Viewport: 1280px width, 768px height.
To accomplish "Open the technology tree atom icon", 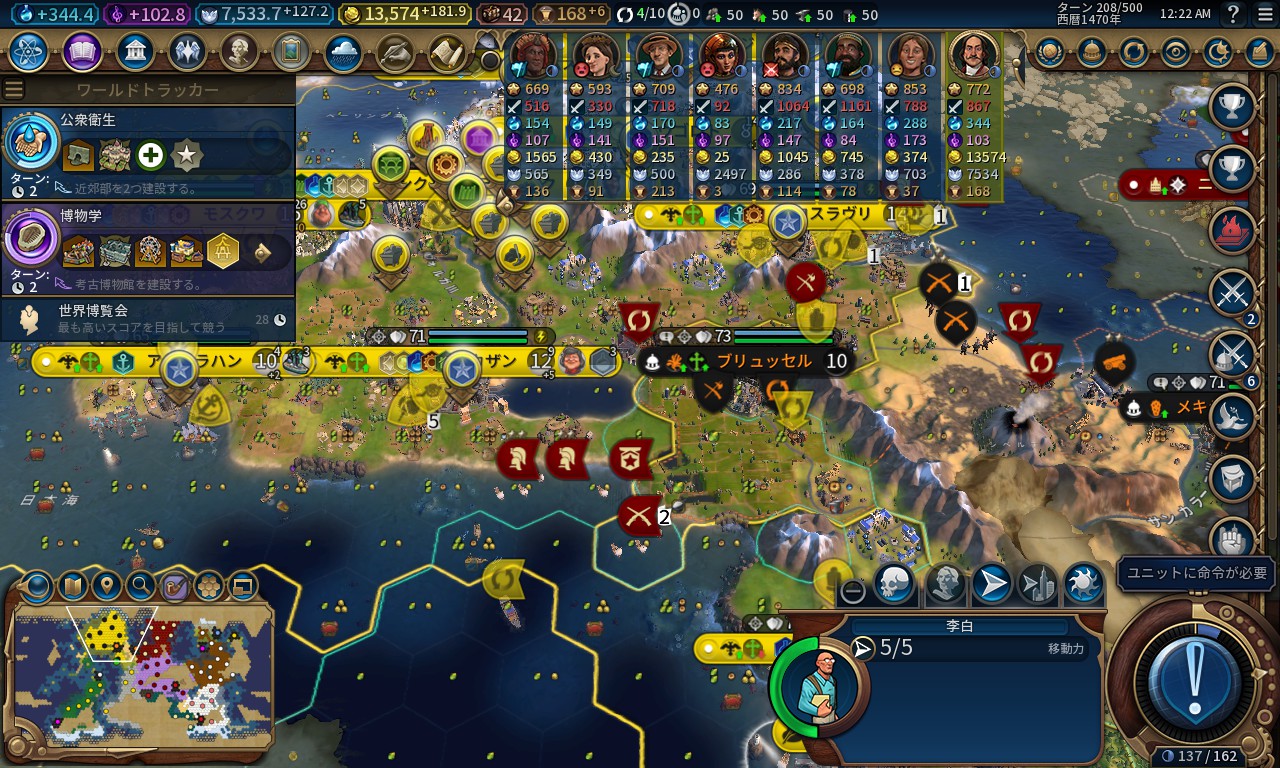I will point(30,52).
